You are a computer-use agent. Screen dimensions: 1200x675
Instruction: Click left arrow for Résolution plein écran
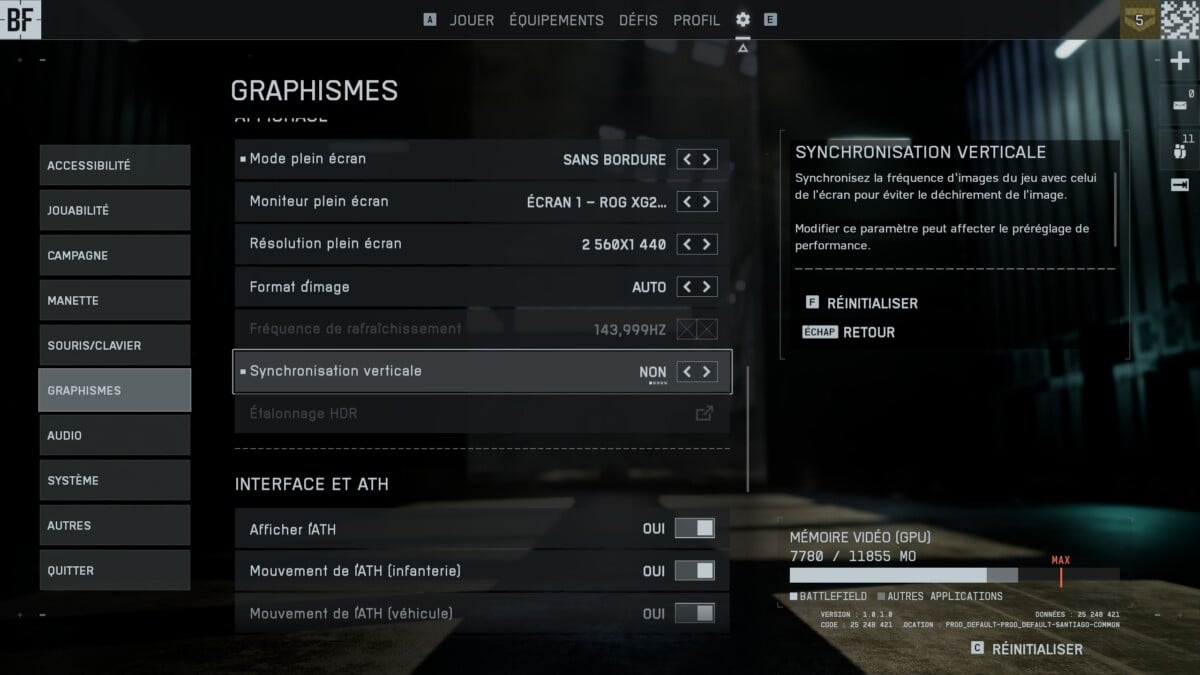(687, 244)
